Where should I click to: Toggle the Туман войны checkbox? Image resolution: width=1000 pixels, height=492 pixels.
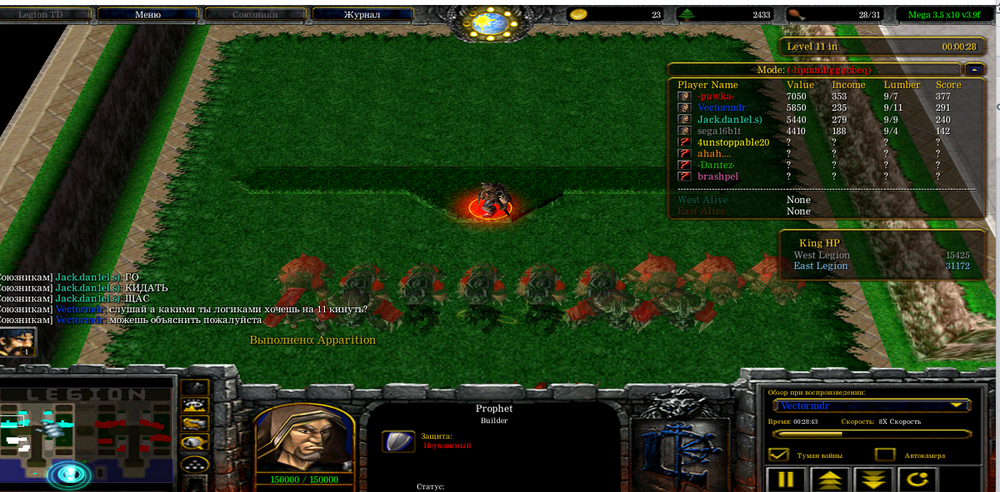point(778,455)
